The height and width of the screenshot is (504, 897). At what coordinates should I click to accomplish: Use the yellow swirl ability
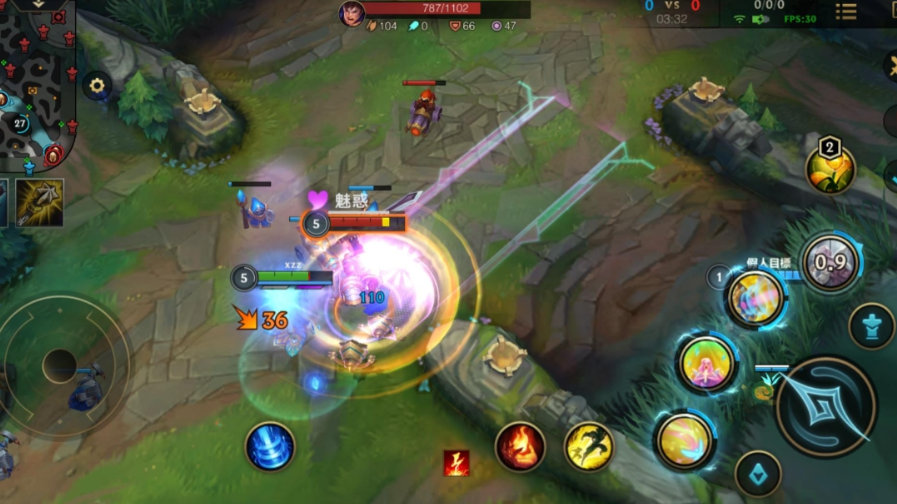(685, 440)
